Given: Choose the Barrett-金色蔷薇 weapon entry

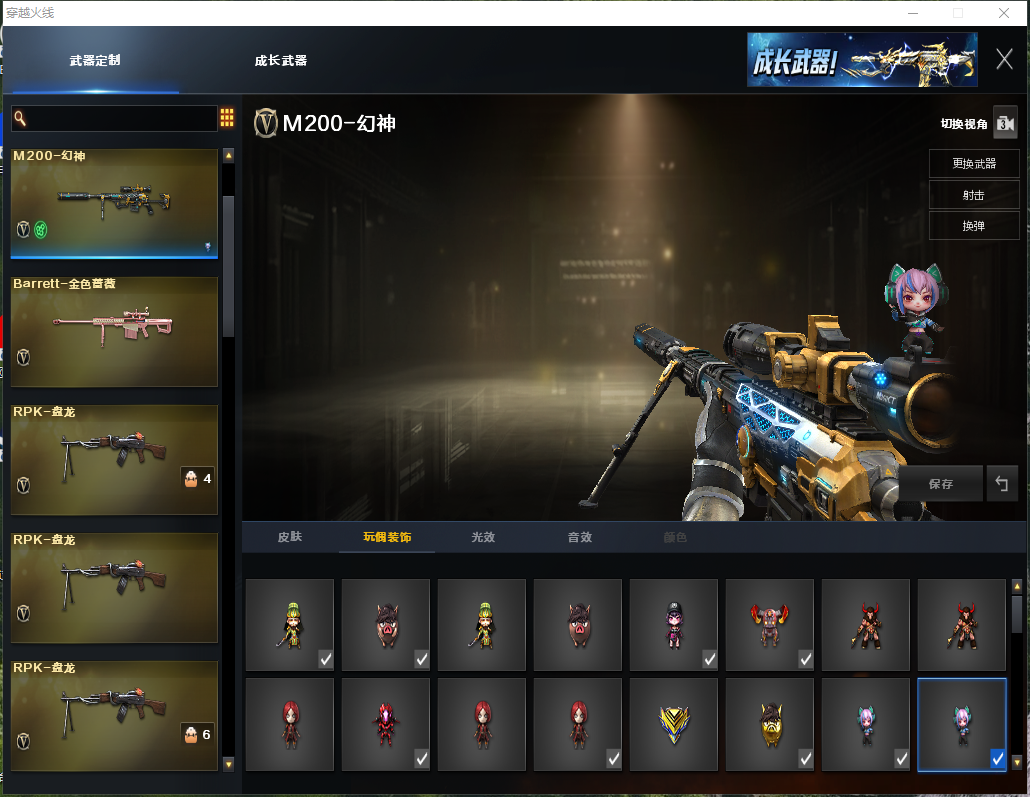Looking at the screenshot, I should click(x=114, y=331).
